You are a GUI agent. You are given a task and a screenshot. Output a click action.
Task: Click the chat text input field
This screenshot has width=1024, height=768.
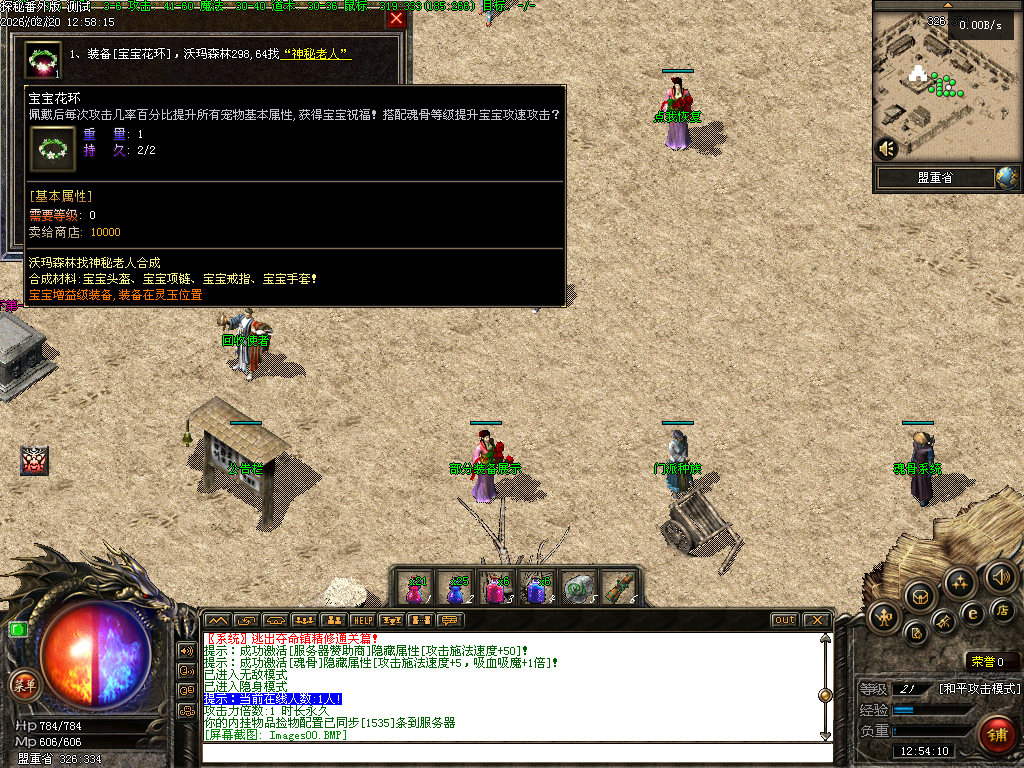tap(510, 754)
